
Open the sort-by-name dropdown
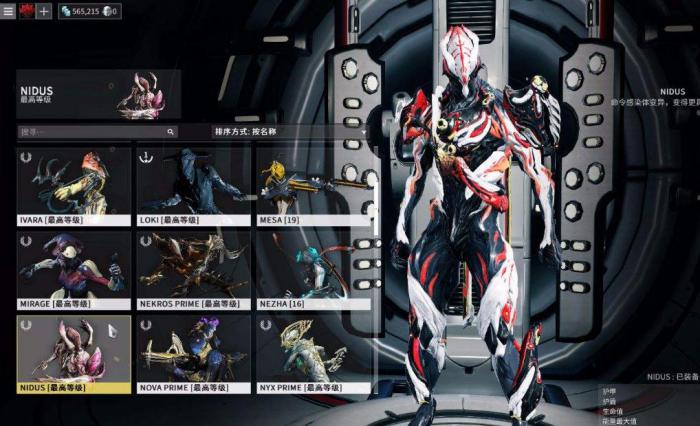(290, 131)
